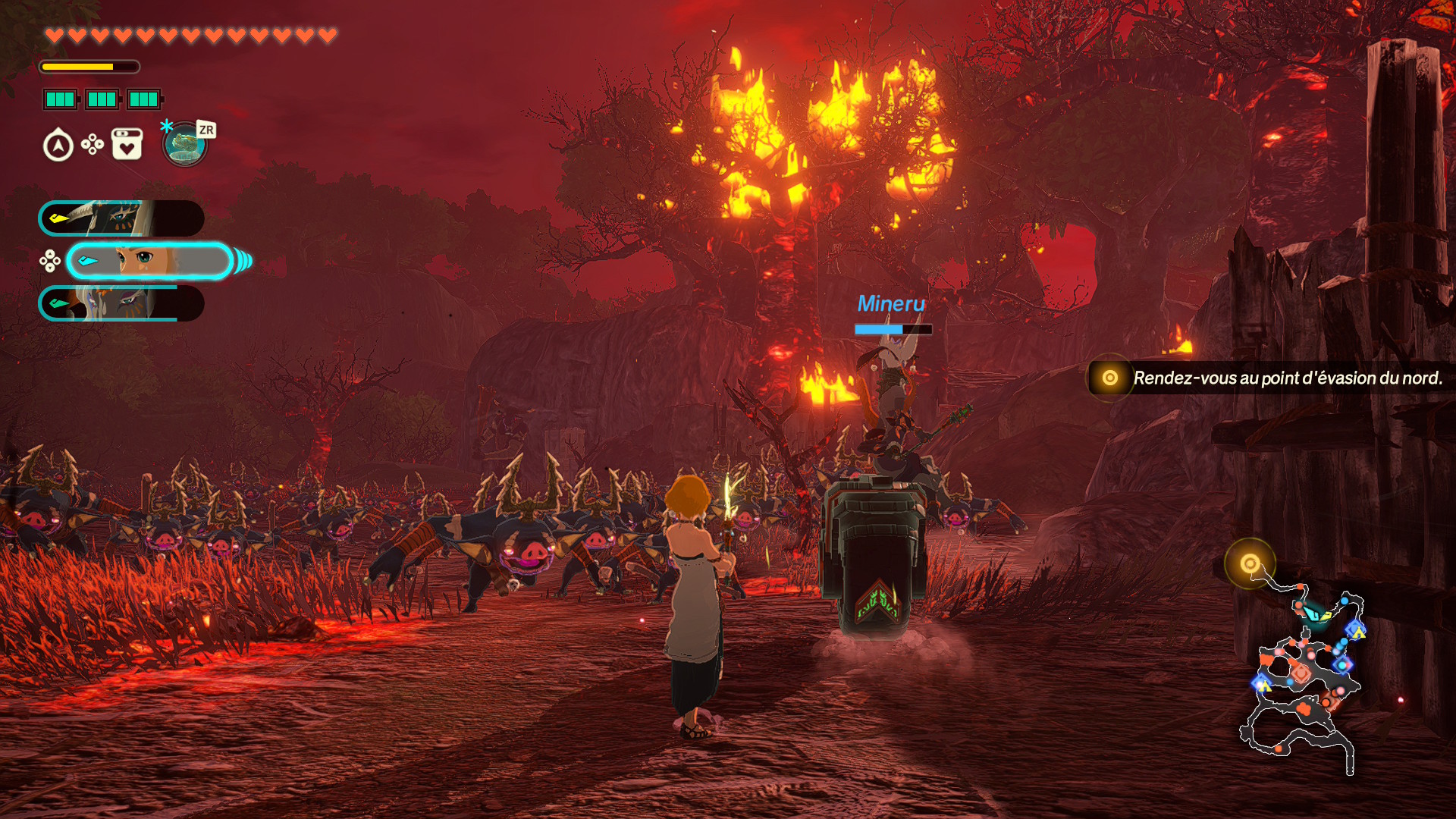Click the compass arrow icon
This screenshot has width=1456, height=819.
click(58, 145)
